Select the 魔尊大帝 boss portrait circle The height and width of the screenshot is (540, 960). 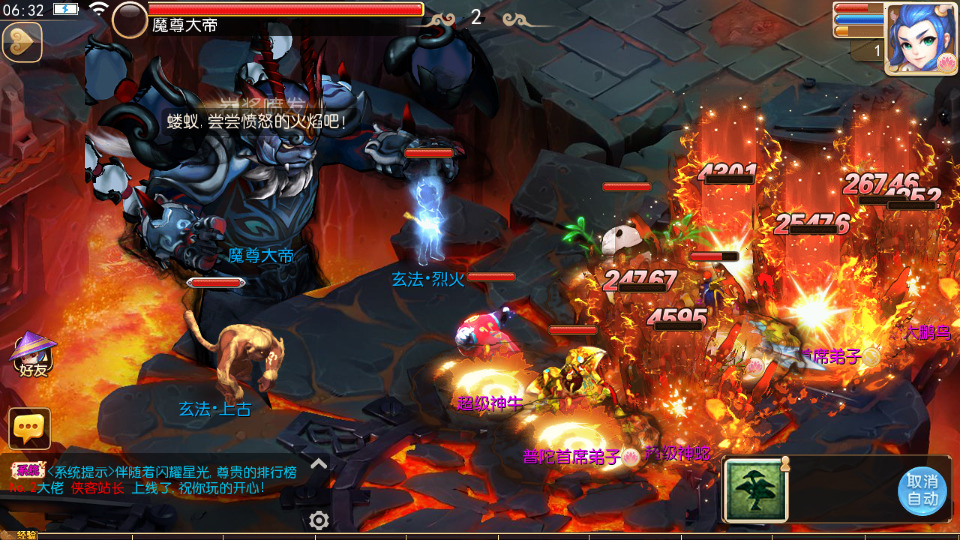click(130, 20)
